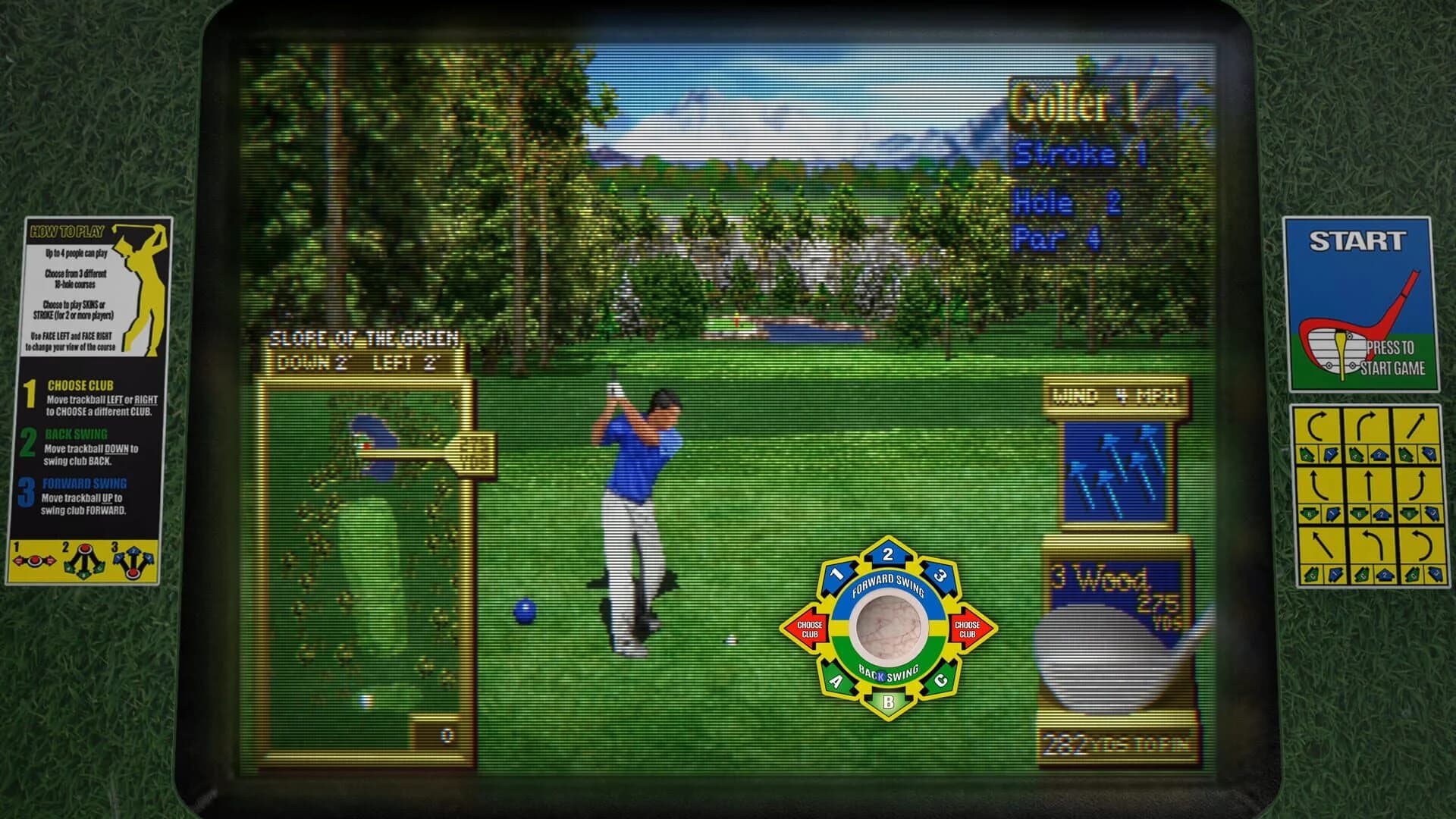The width and height of the screenshot is (1456, 819).
Task: Click the green letter C arrow on trackball overlay
Action: 941,679
